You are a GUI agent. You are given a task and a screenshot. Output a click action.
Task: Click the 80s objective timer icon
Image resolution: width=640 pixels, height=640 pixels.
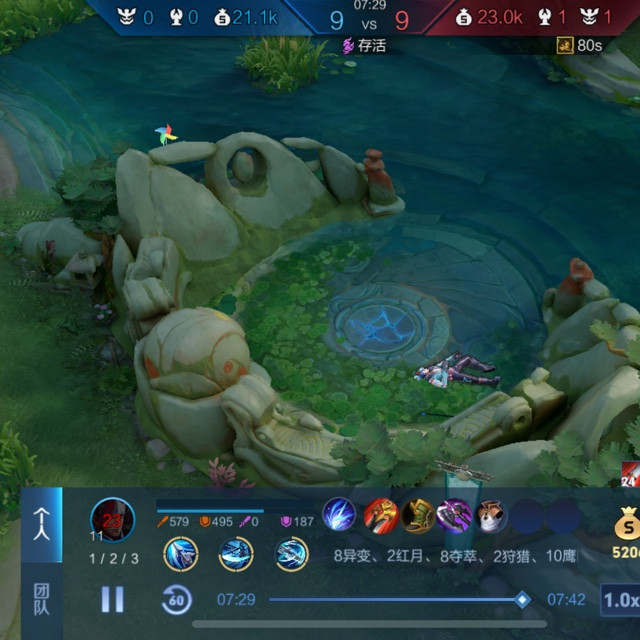(x=565, y=45)
